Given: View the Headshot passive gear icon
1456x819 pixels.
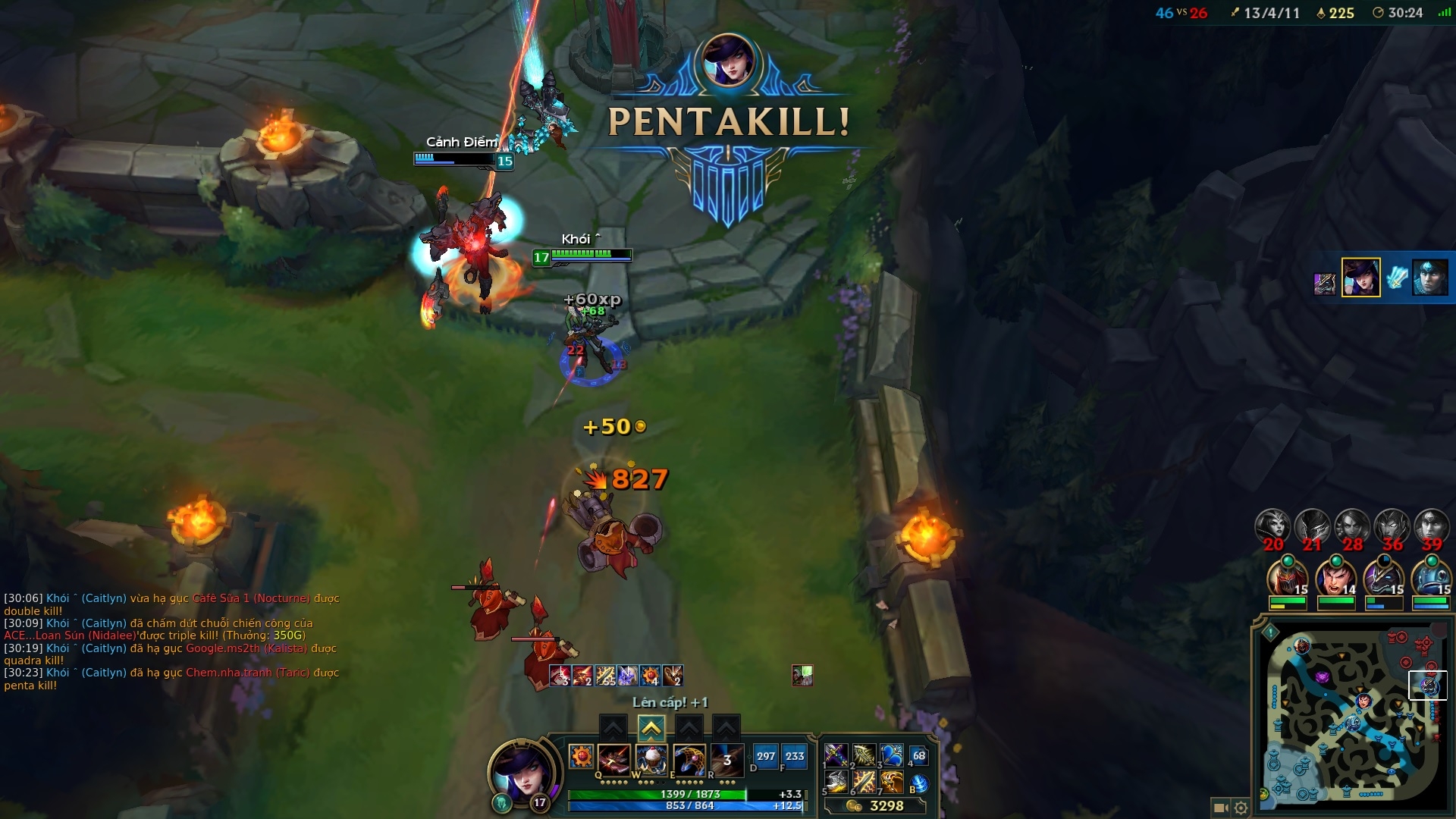Looking at the screenshot, I should point(581,757).
